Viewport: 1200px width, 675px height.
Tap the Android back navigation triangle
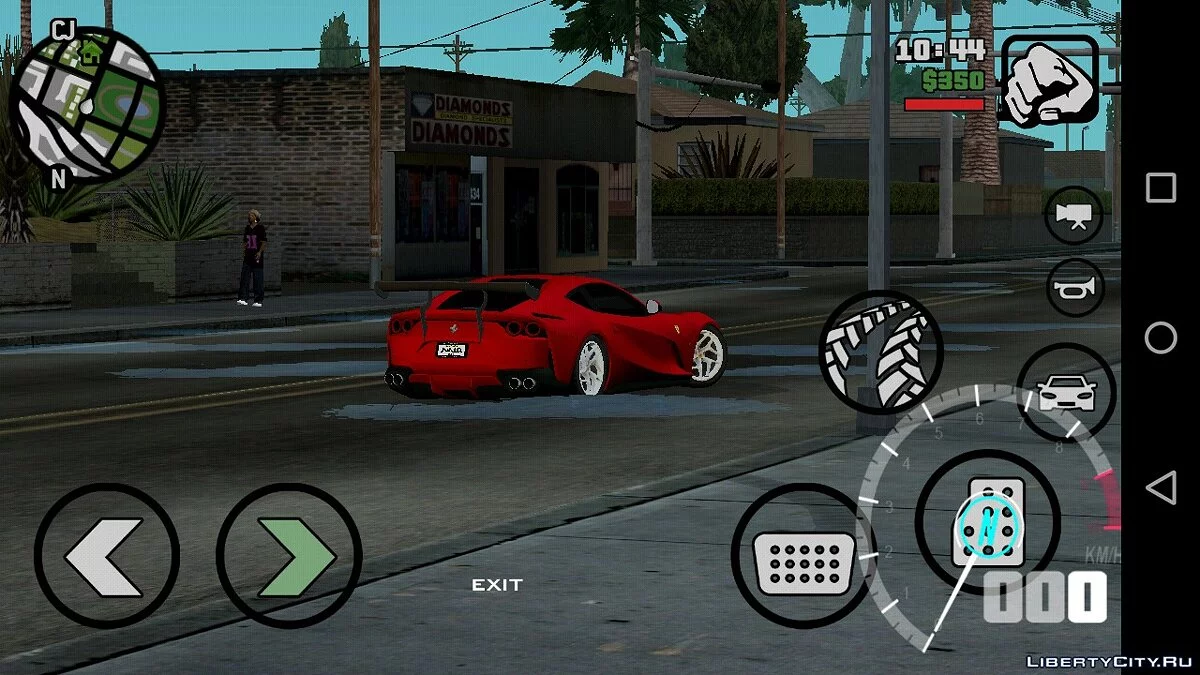[x=1160, y=488]
